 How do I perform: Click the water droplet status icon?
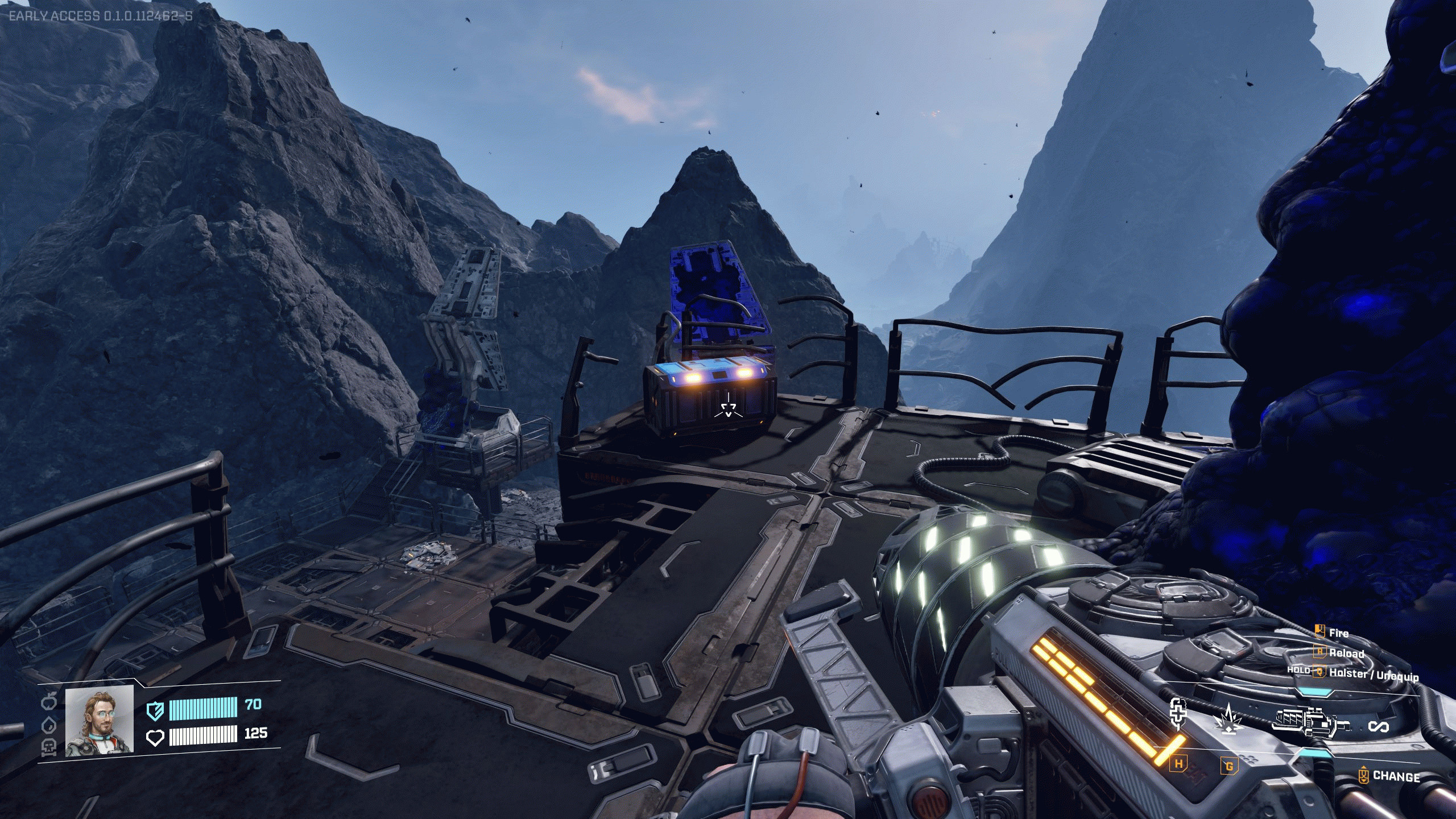pyautogui.click(x=49, y=725)
